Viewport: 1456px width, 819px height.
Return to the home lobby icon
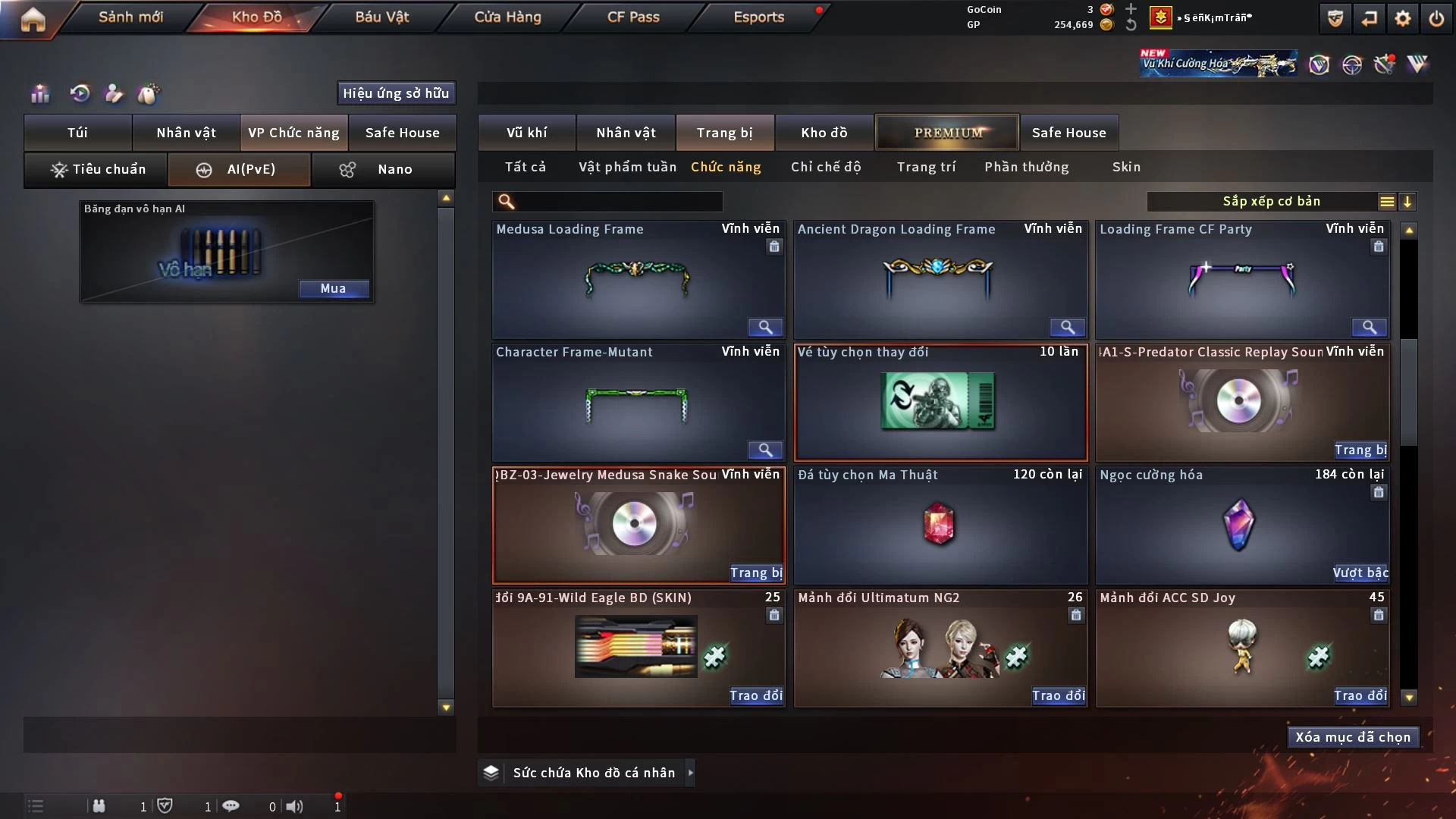(33, 19)
